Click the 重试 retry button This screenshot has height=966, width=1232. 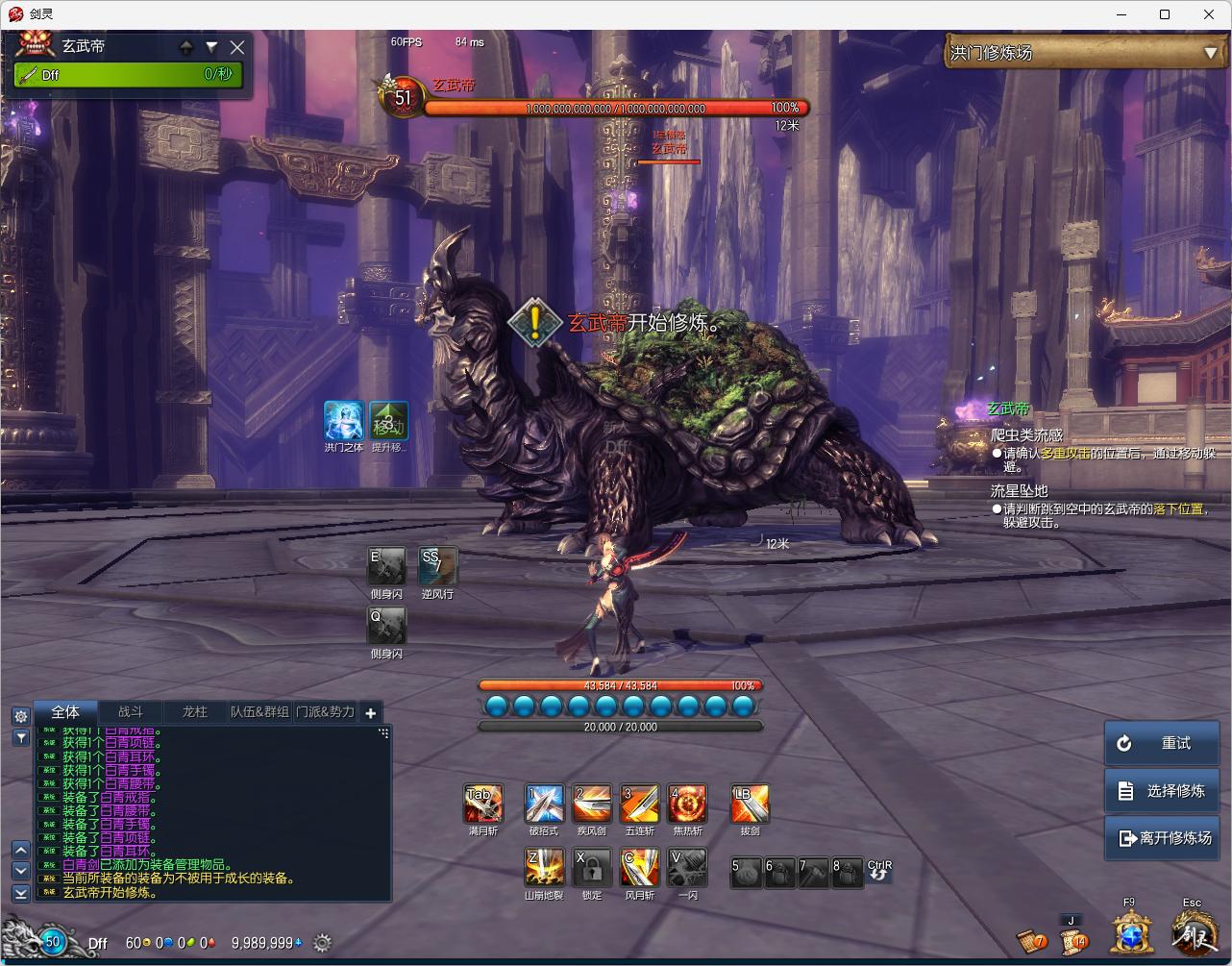point(1161,743)
